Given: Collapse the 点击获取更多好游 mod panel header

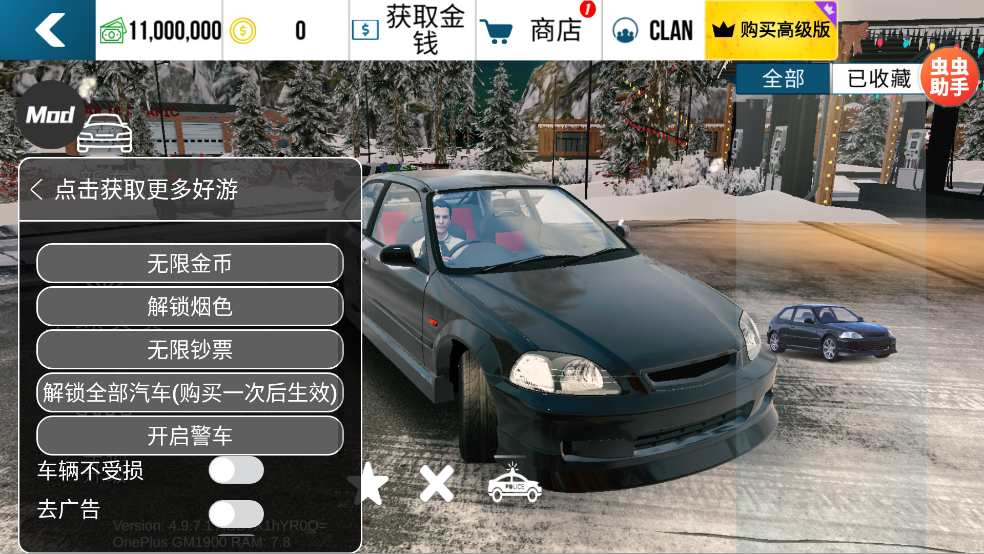Looking at the screenshot, I should (x=37, y=189).
